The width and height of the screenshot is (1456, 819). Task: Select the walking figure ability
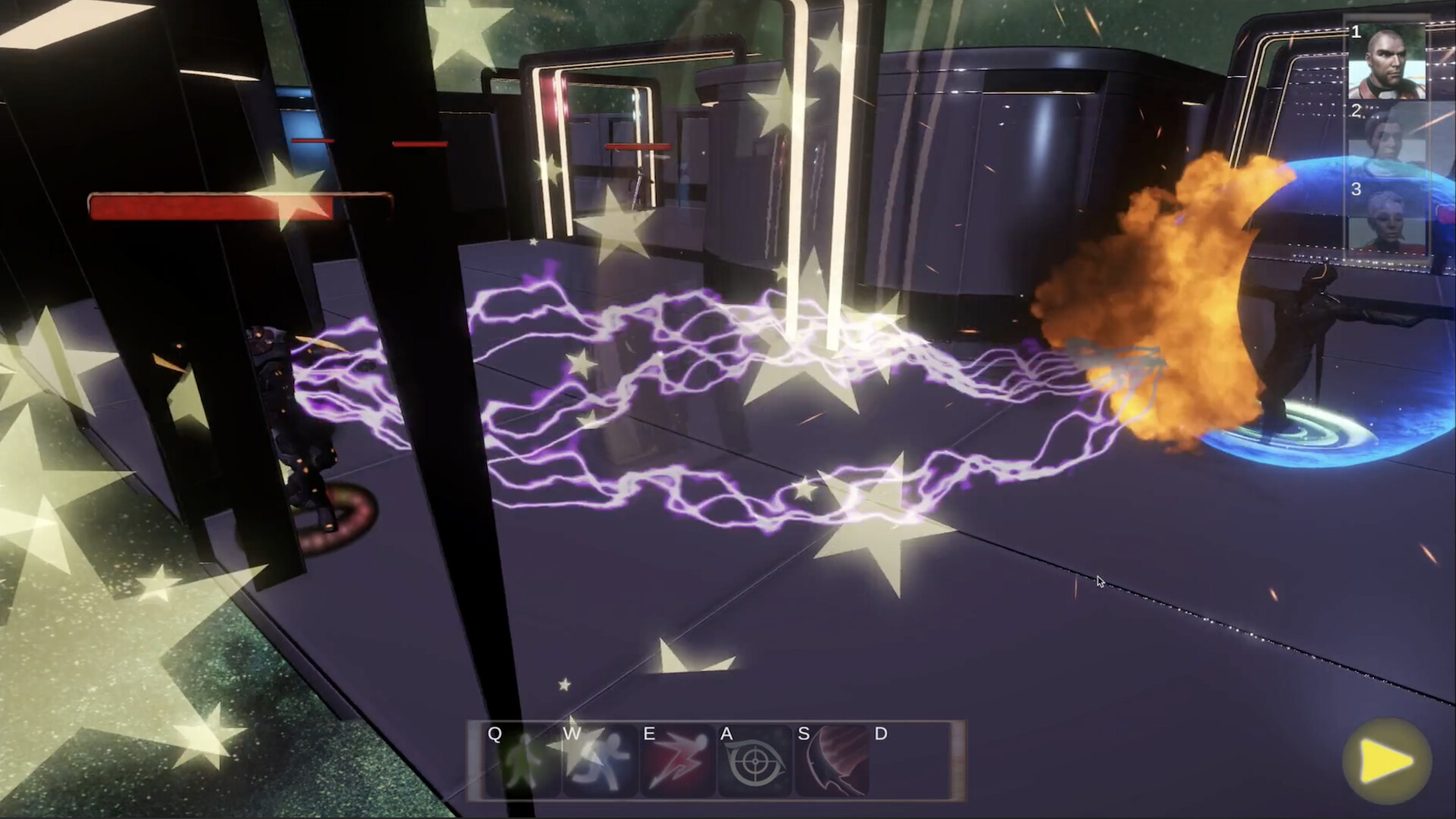[x=522, y=761]
